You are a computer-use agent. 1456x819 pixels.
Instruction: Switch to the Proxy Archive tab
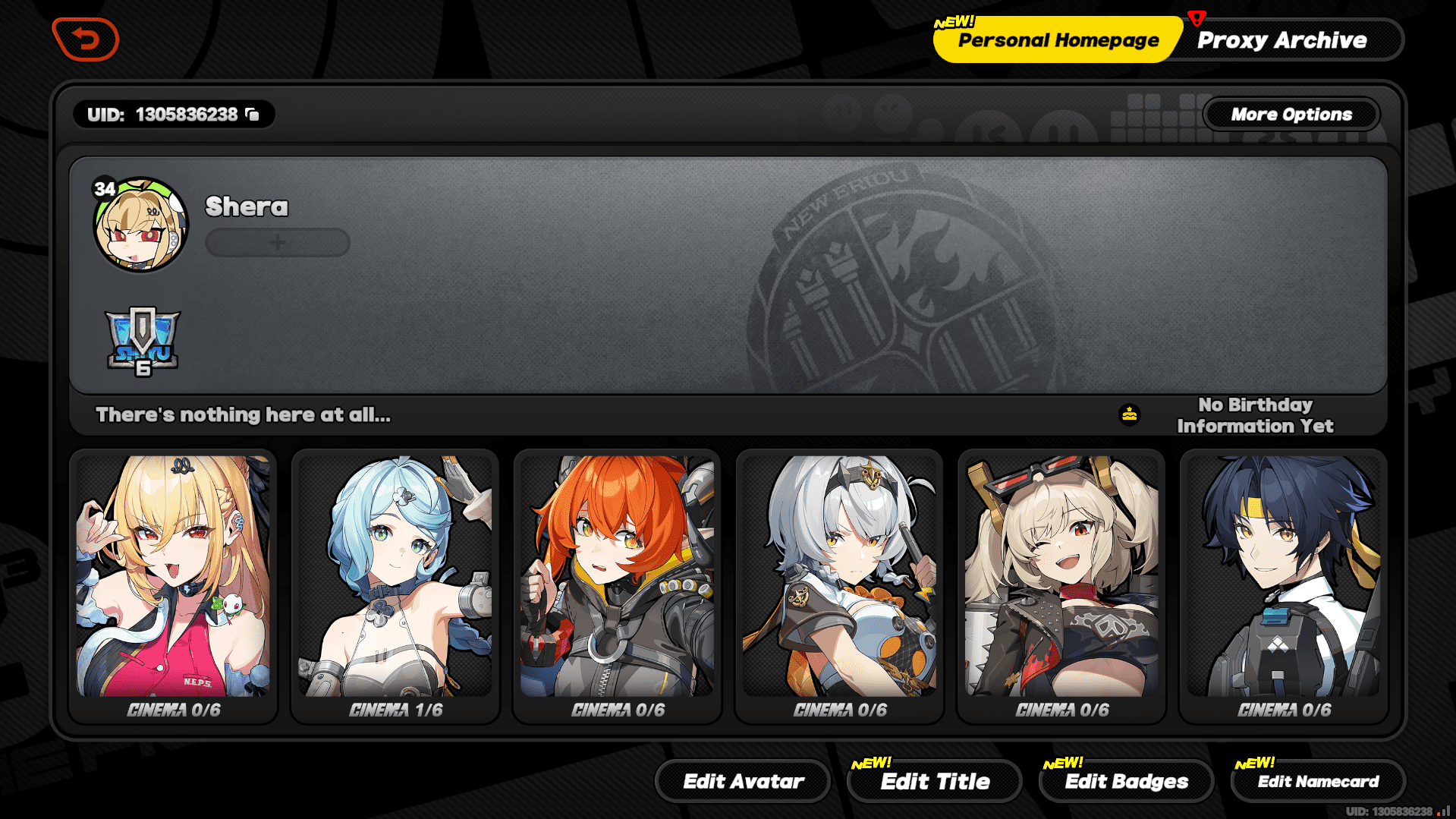point(1284,39)
